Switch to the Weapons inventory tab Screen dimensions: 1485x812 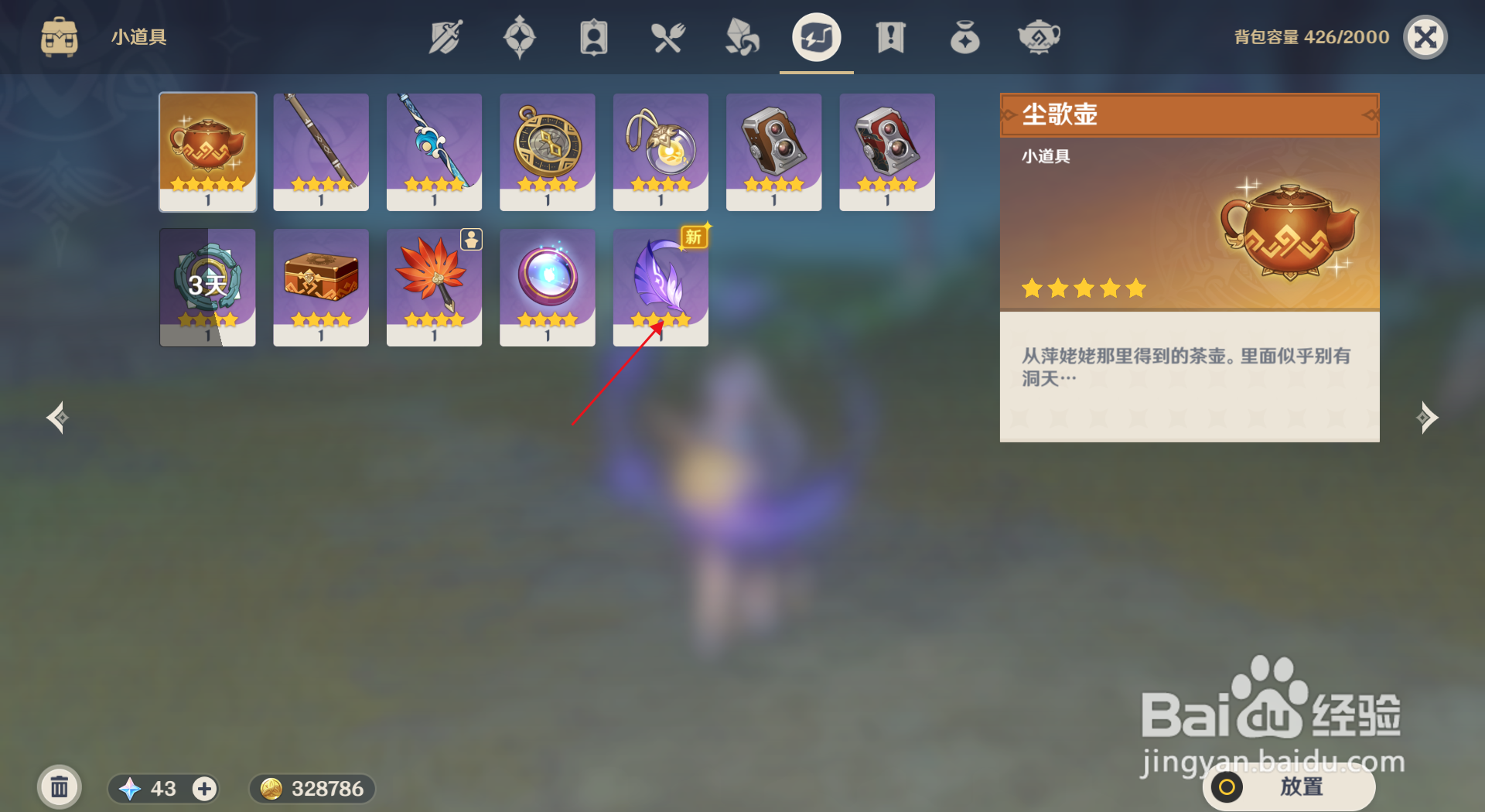[445, 36]
